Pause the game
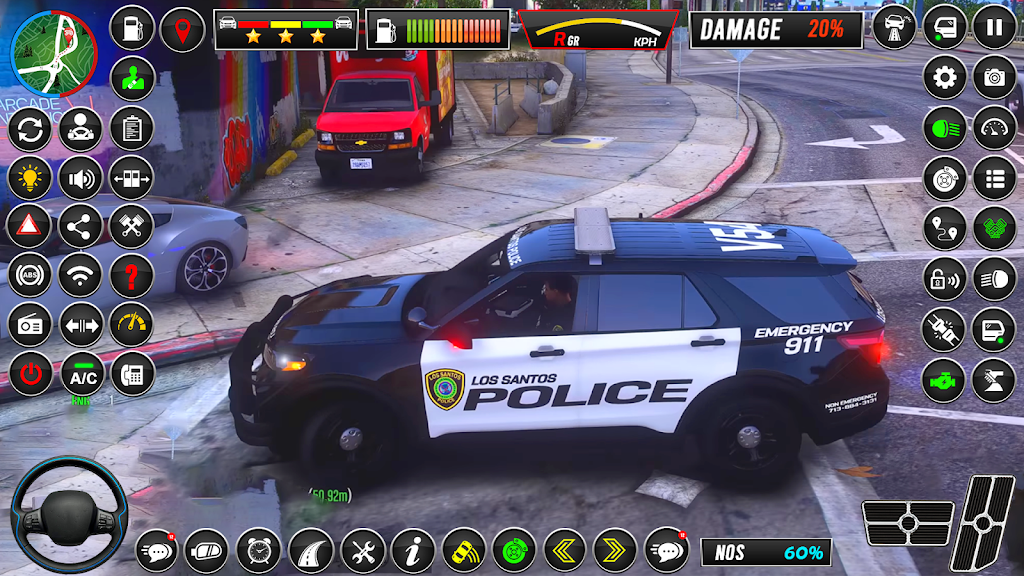 click(994, 27)
